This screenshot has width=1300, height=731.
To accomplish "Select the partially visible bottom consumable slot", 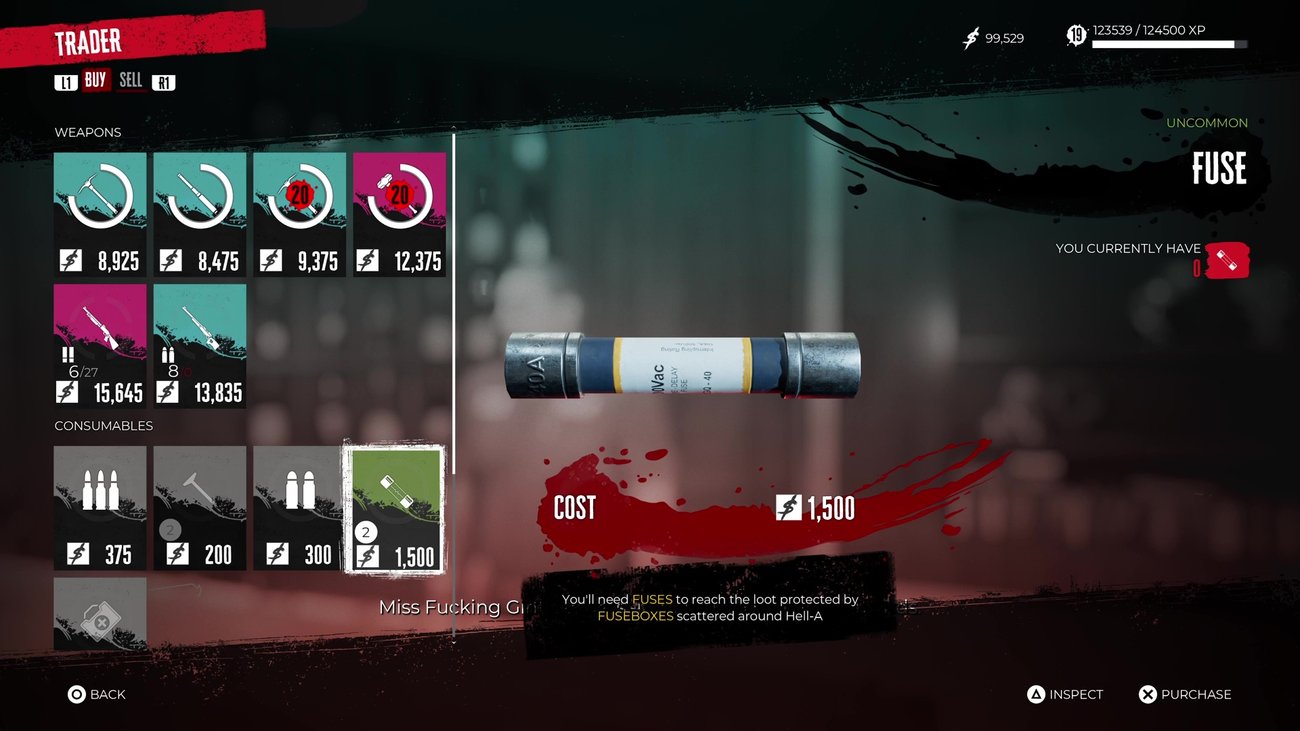I will (x=100, y=613).
